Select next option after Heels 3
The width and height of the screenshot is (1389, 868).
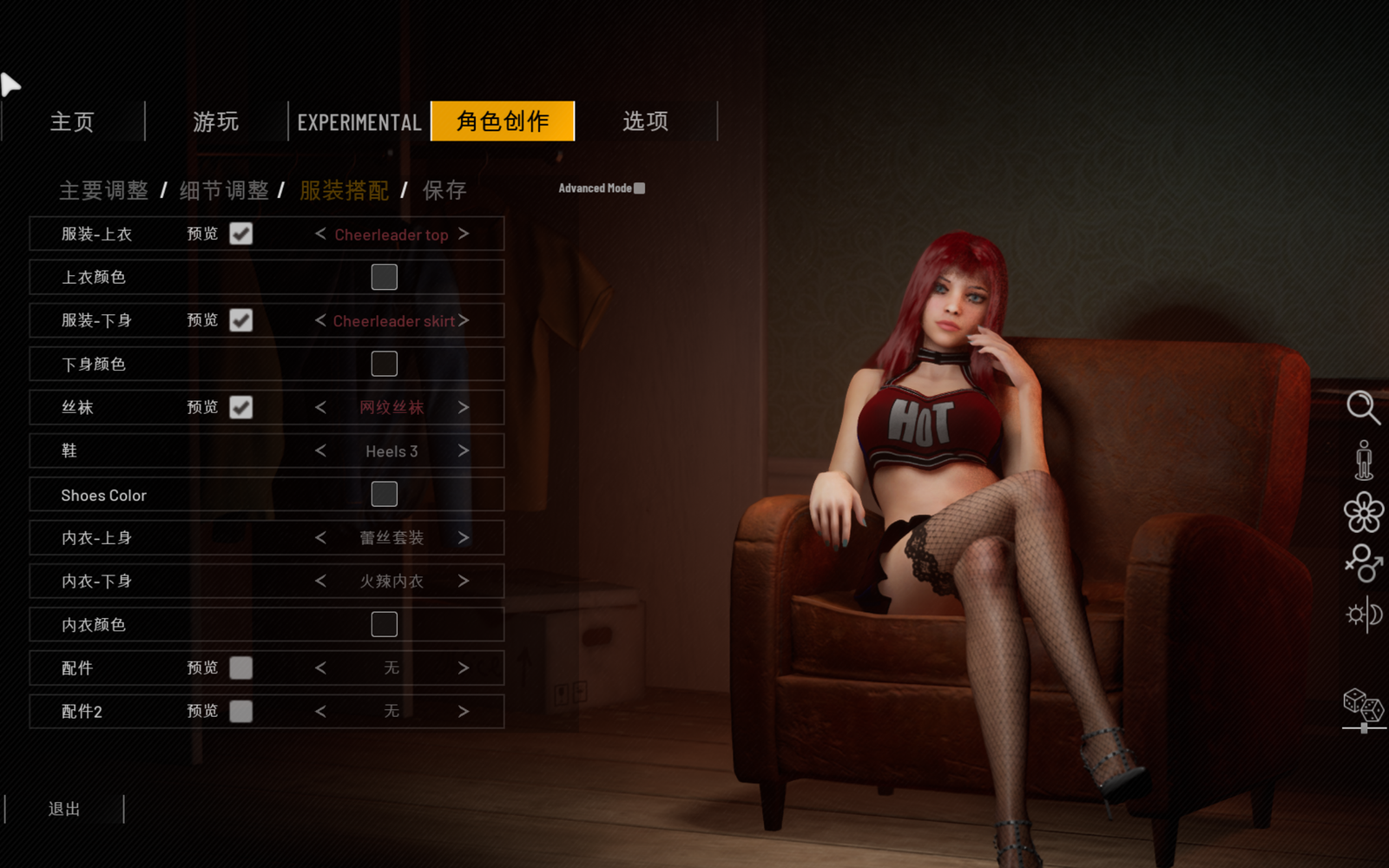click(x=464, y=450)
